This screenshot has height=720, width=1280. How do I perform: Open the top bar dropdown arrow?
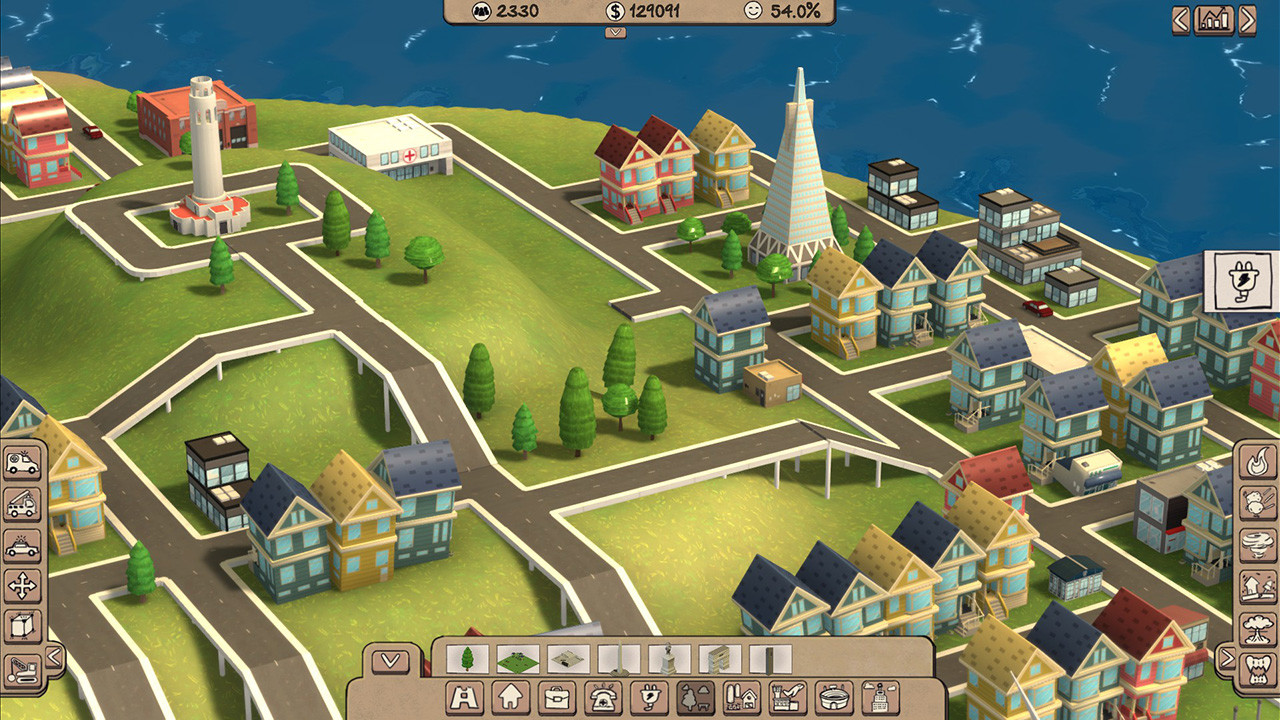tap(614, 32)
